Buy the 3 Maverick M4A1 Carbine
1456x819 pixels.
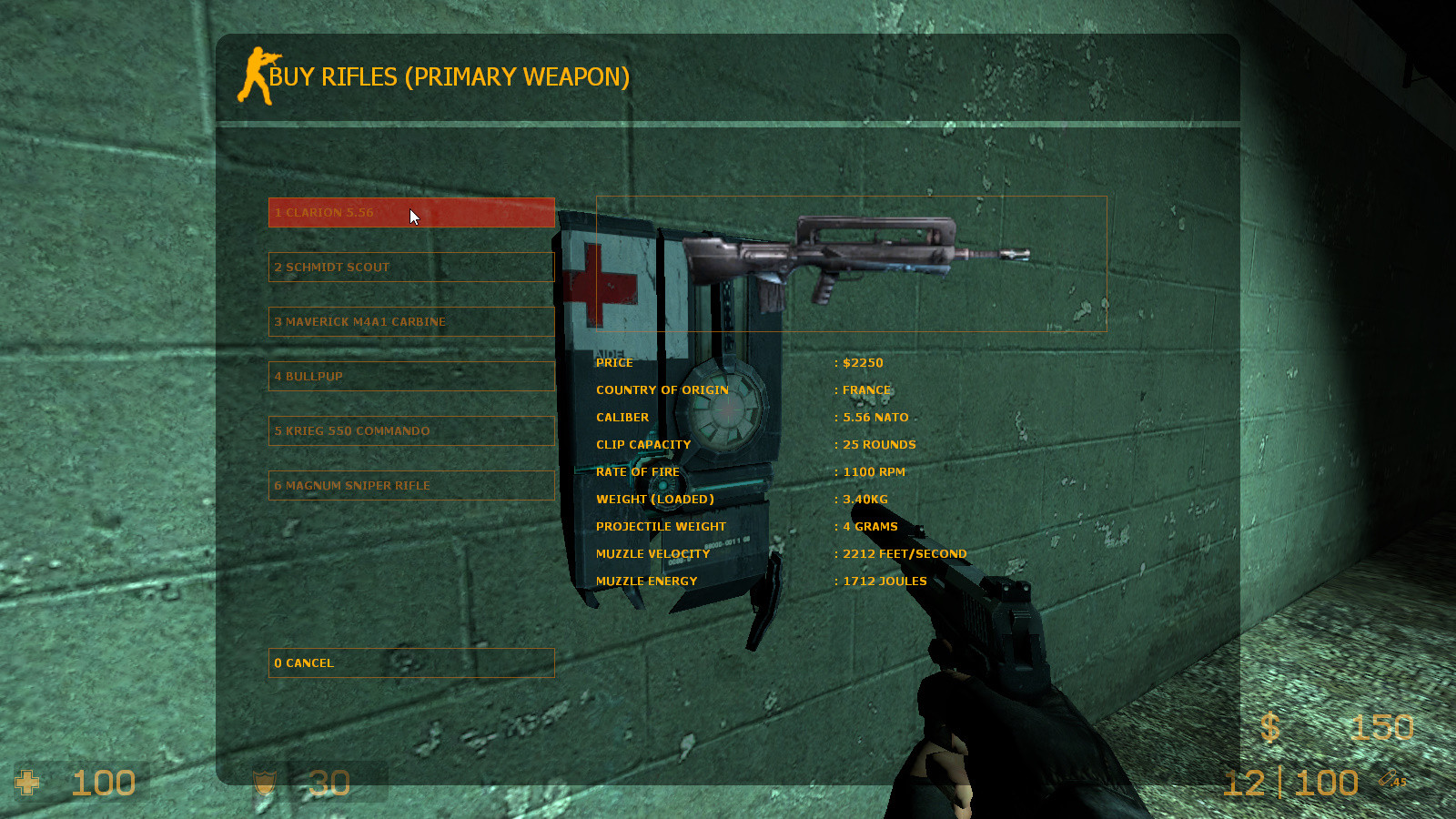(411, 321)
